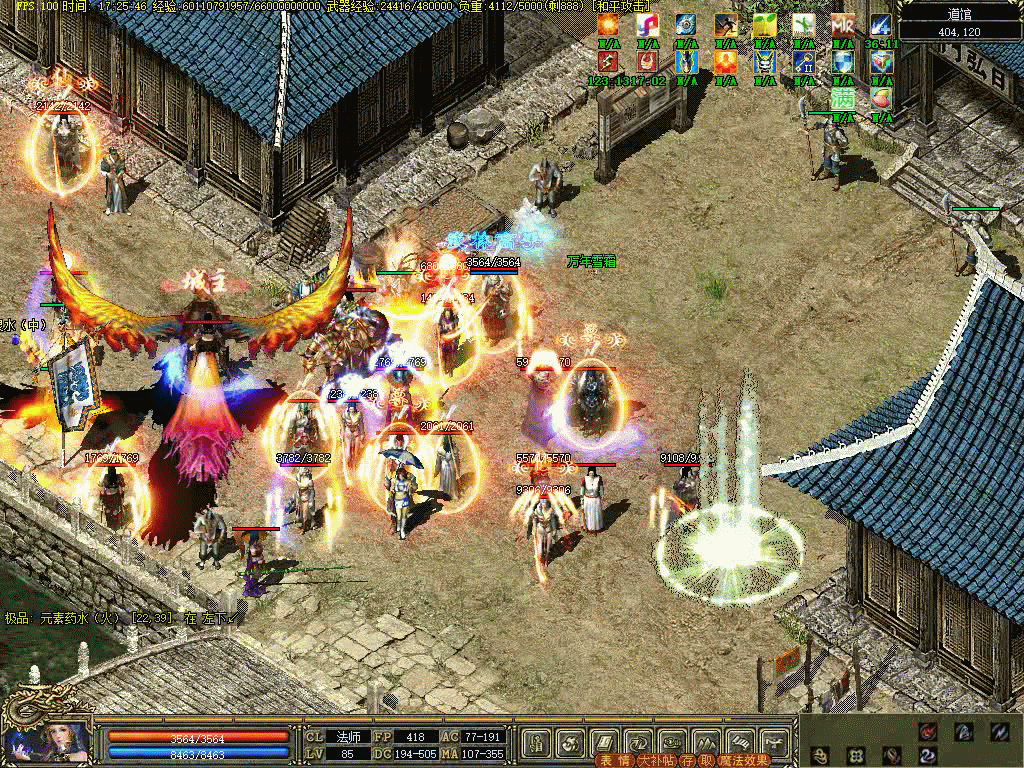Click the golden key II icon
This screenshot has width=1024, height=768.
point(804,61)
